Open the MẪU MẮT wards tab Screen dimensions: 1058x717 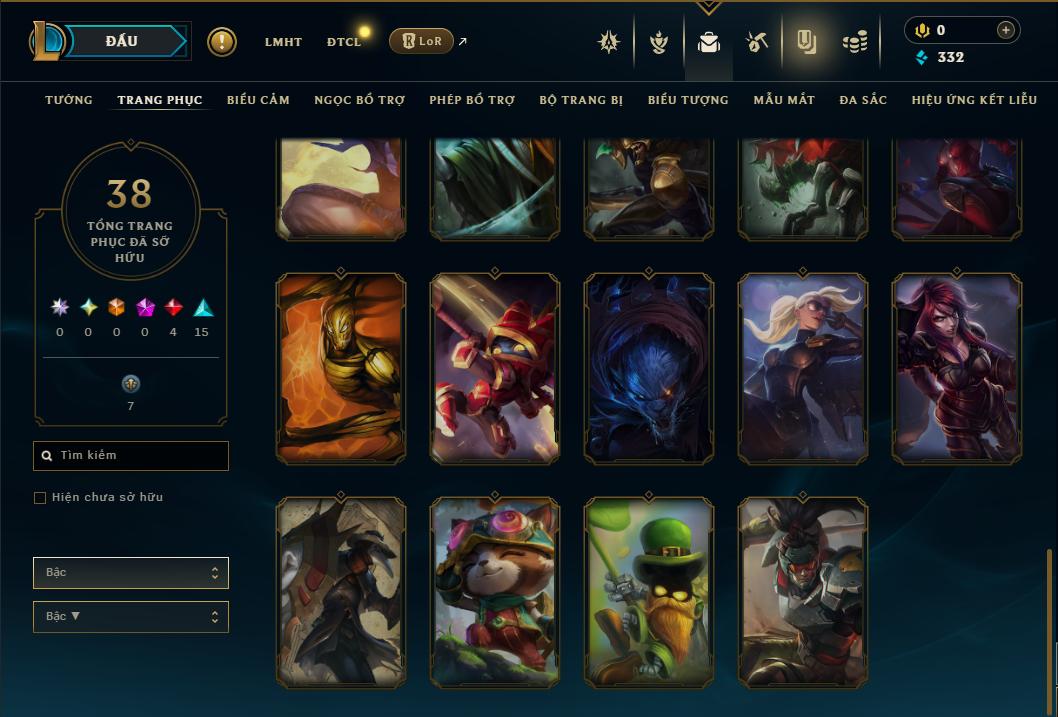[x=784, y=100]
